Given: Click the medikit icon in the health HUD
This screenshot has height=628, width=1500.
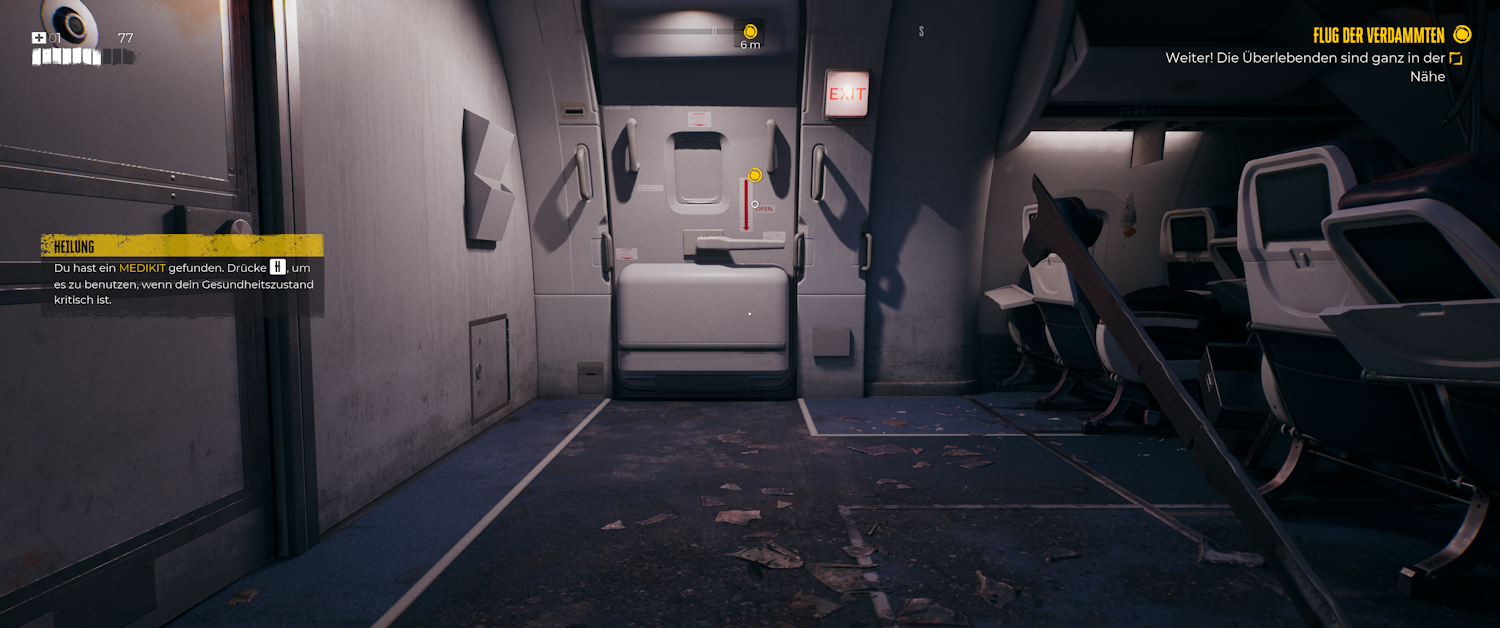Looking at the screenshot, I should pos(39,38).
